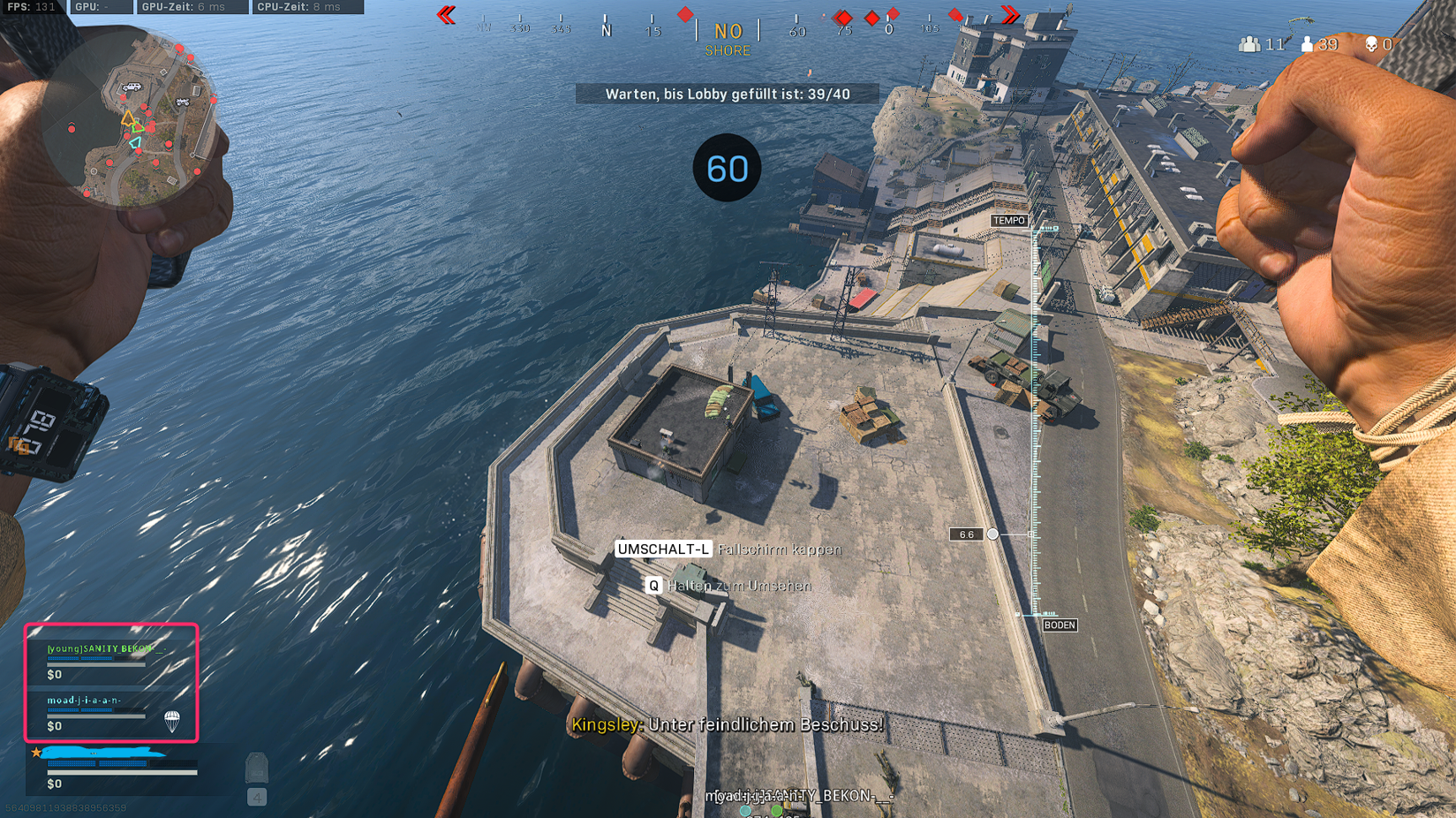Viewport: 1456px width, 818px height.
Task: Select the armor plate icon showing 4
Action: pyautogui.click(x=257, y=770)
